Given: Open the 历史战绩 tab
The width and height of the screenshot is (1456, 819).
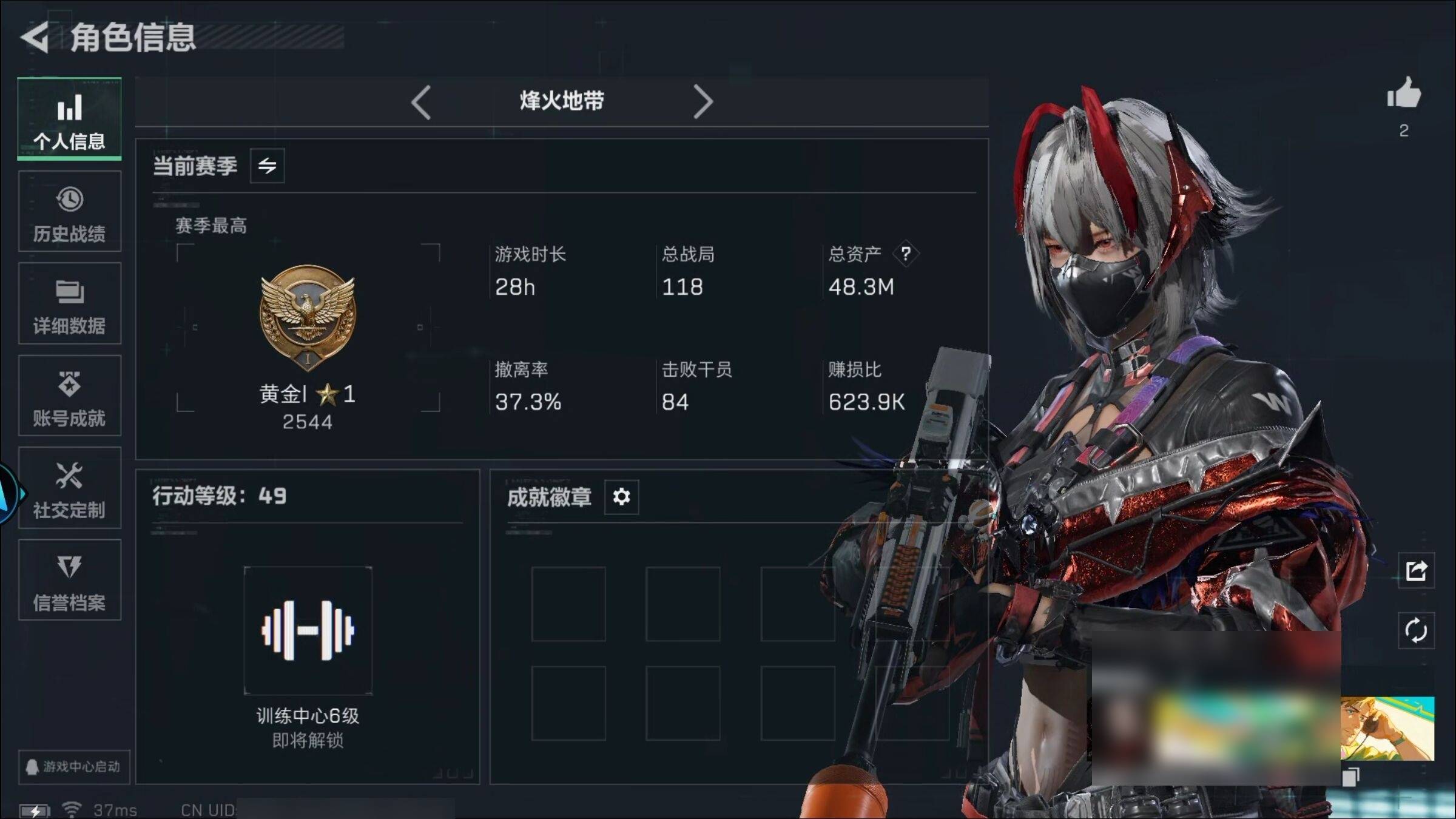Looking at the screenshot, I should [69, 211].
